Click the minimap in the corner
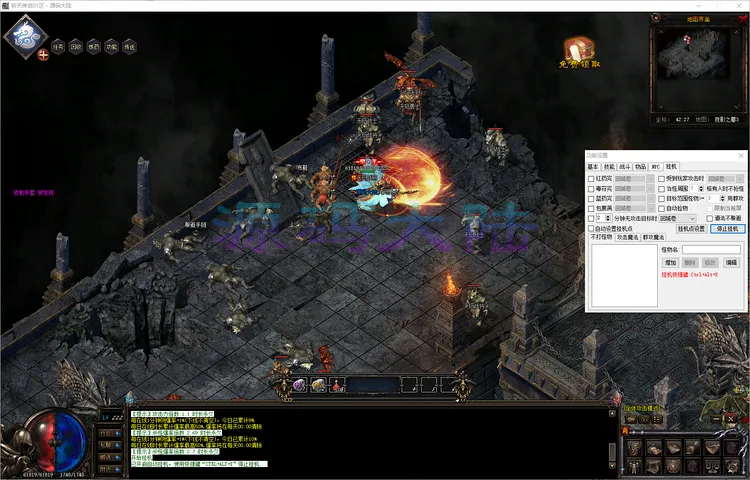 (x=696, y=68)
